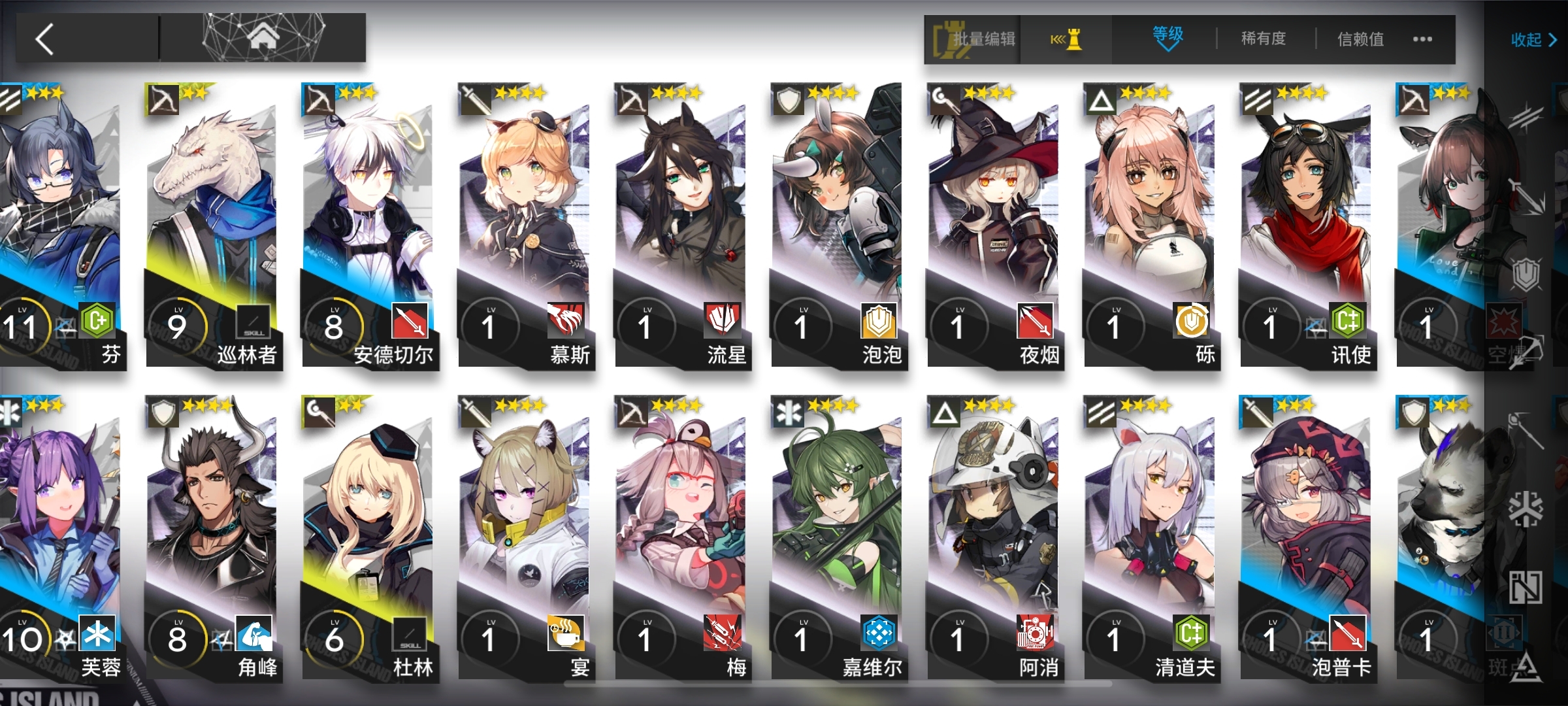
Task: Open batch edit (批量编辑)
Action: (x=973, y=39)
